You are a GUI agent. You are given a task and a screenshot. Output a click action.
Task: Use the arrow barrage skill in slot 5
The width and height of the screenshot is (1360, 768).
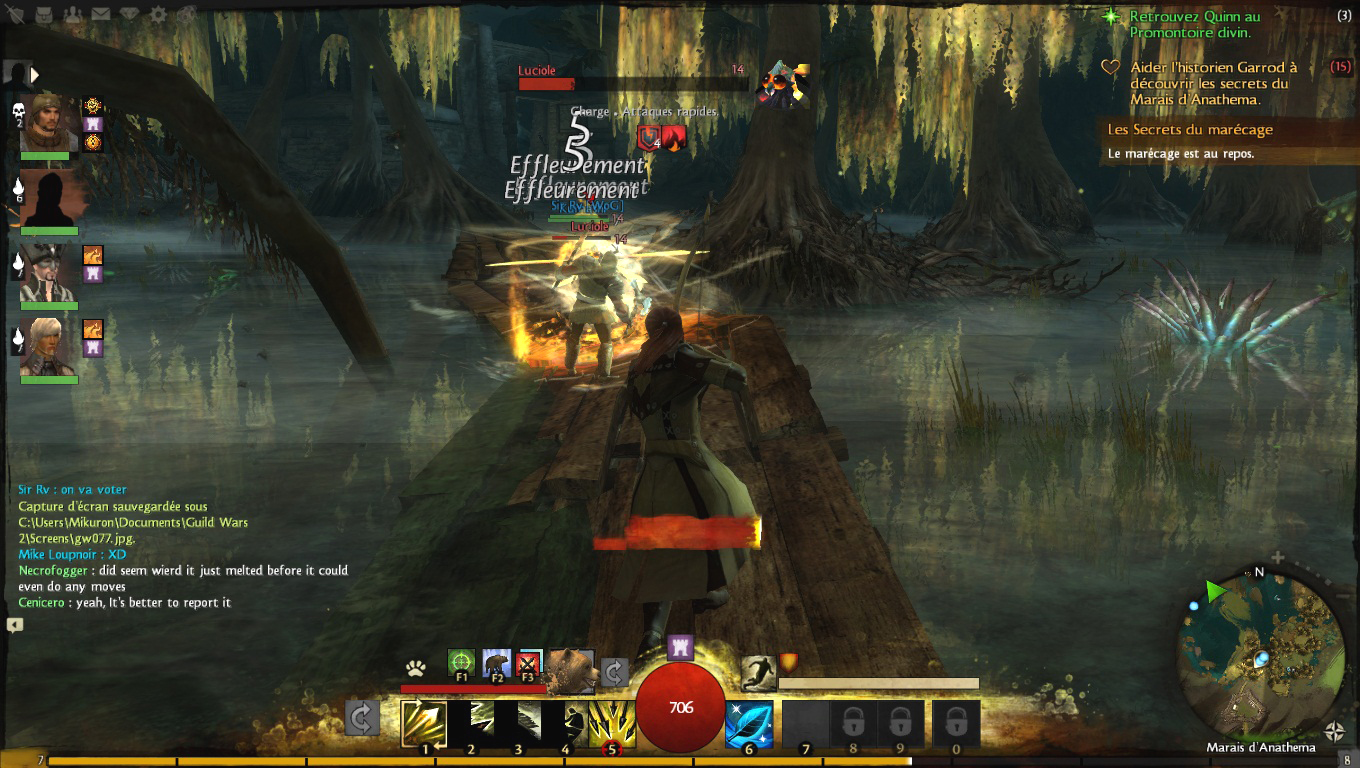pyautogui.click(x=612, y=723)
